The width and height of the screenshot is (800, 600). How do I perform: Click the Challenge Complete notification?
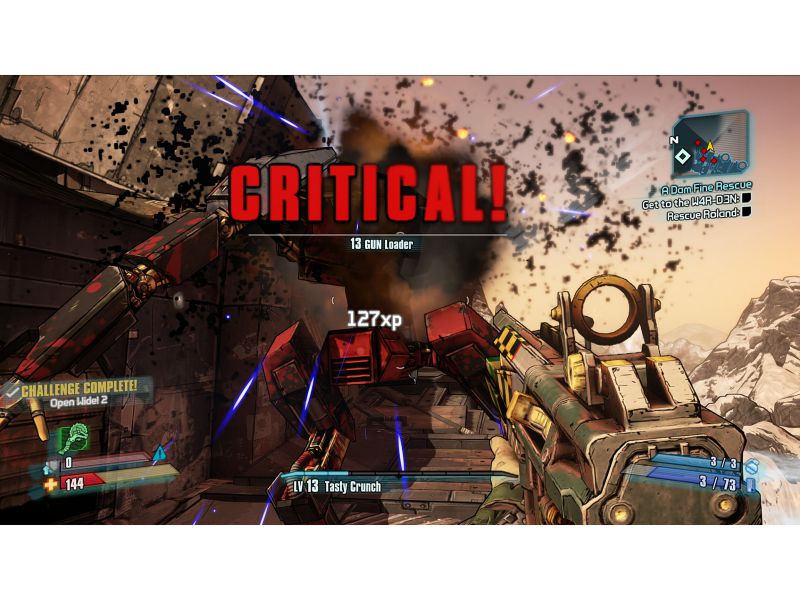click(82, 388)
